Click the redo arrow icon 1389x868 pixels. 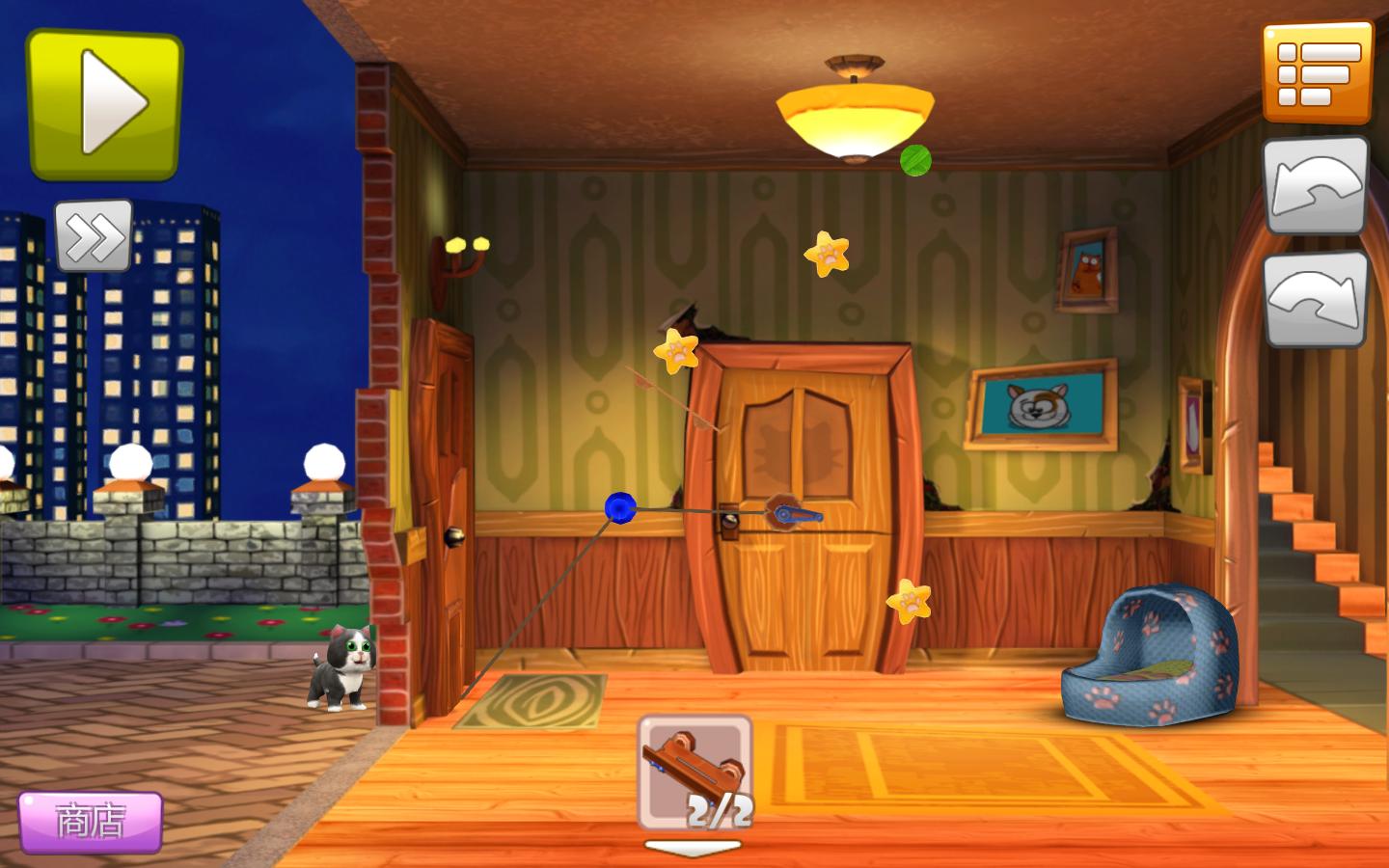(x=1318, y=299)
